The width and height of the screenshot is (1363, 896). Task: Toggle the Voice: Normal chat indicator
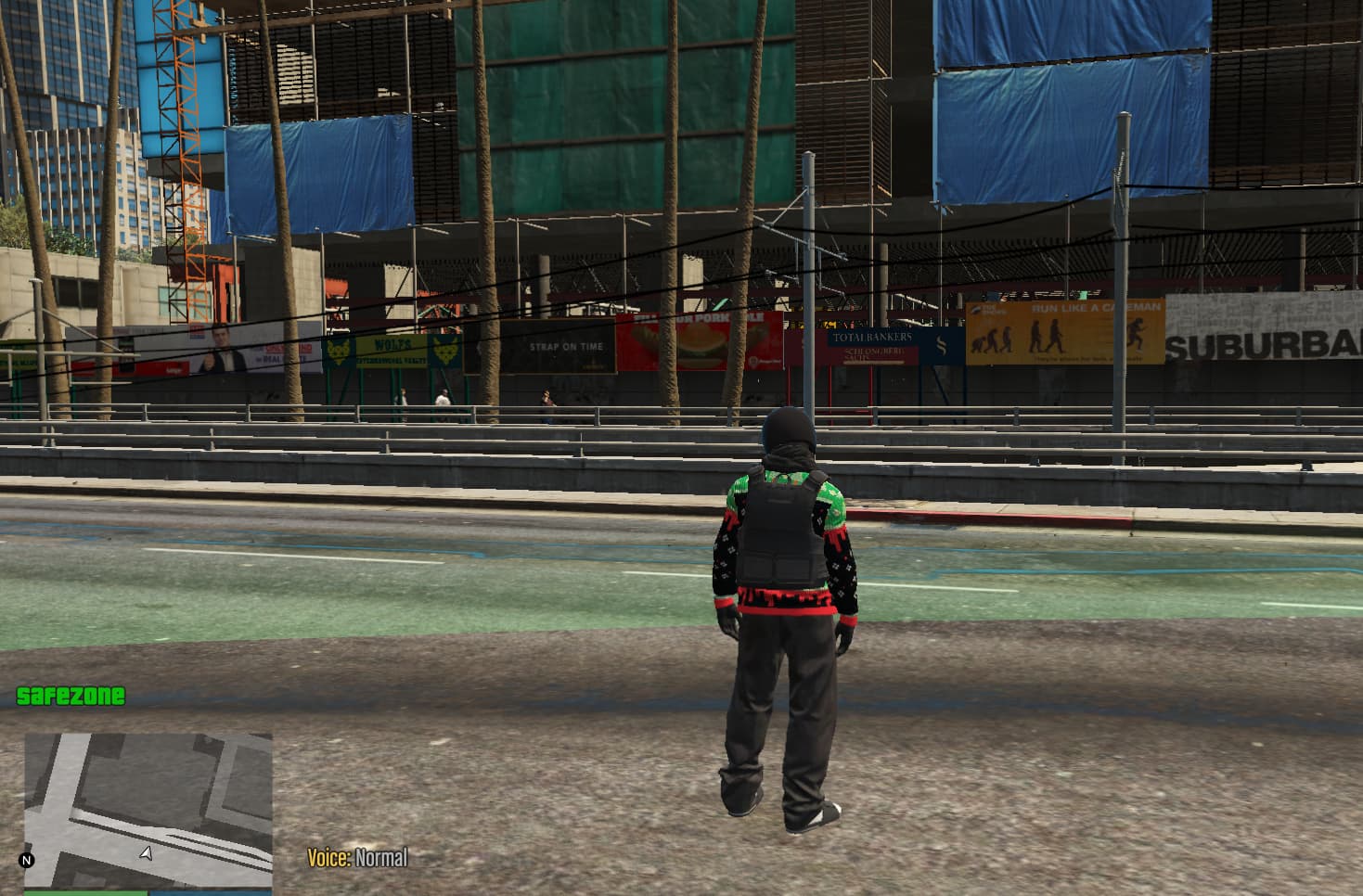coord(356,858)
